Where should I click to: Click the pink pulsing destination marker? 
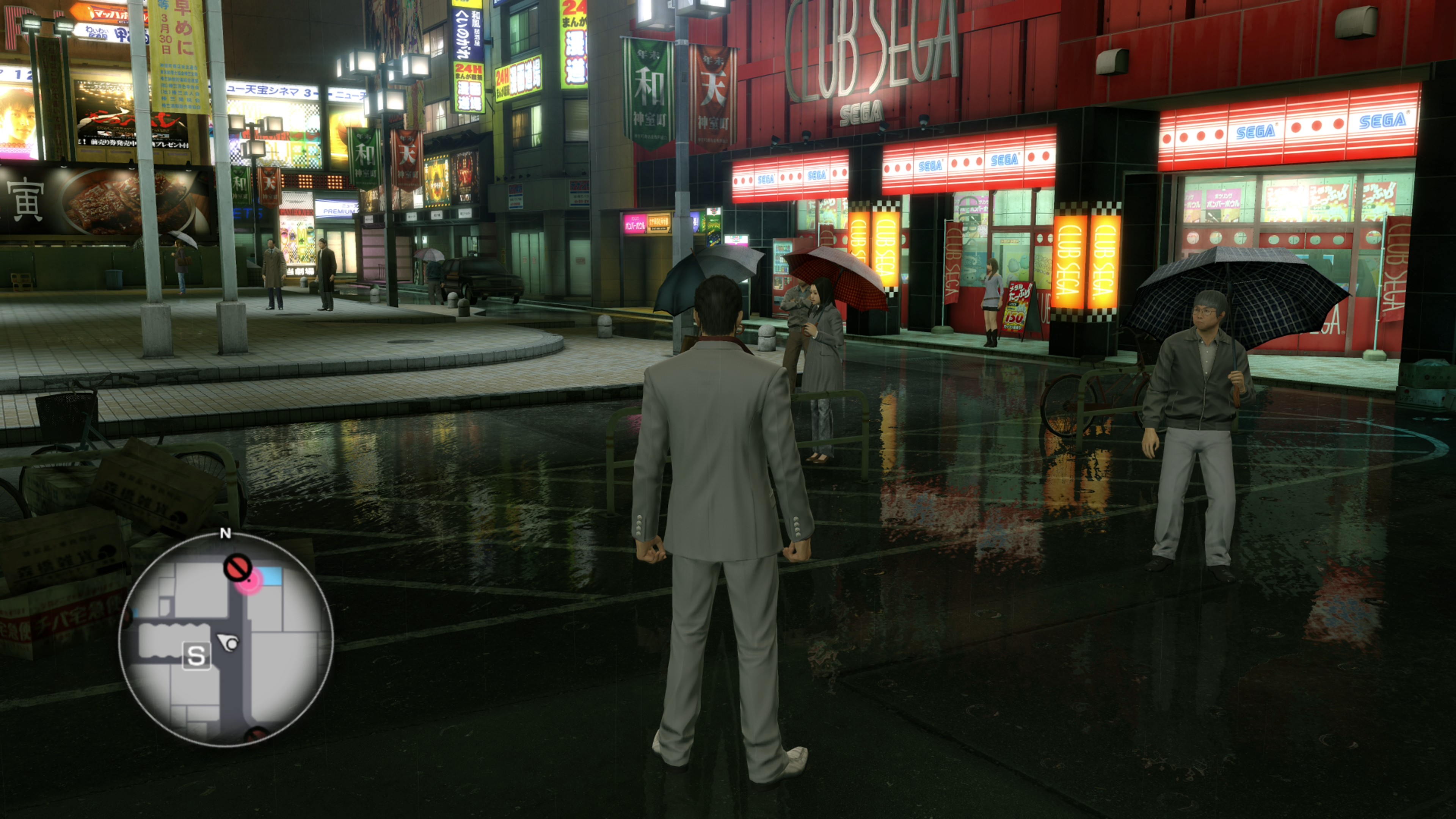click(249, 582)
